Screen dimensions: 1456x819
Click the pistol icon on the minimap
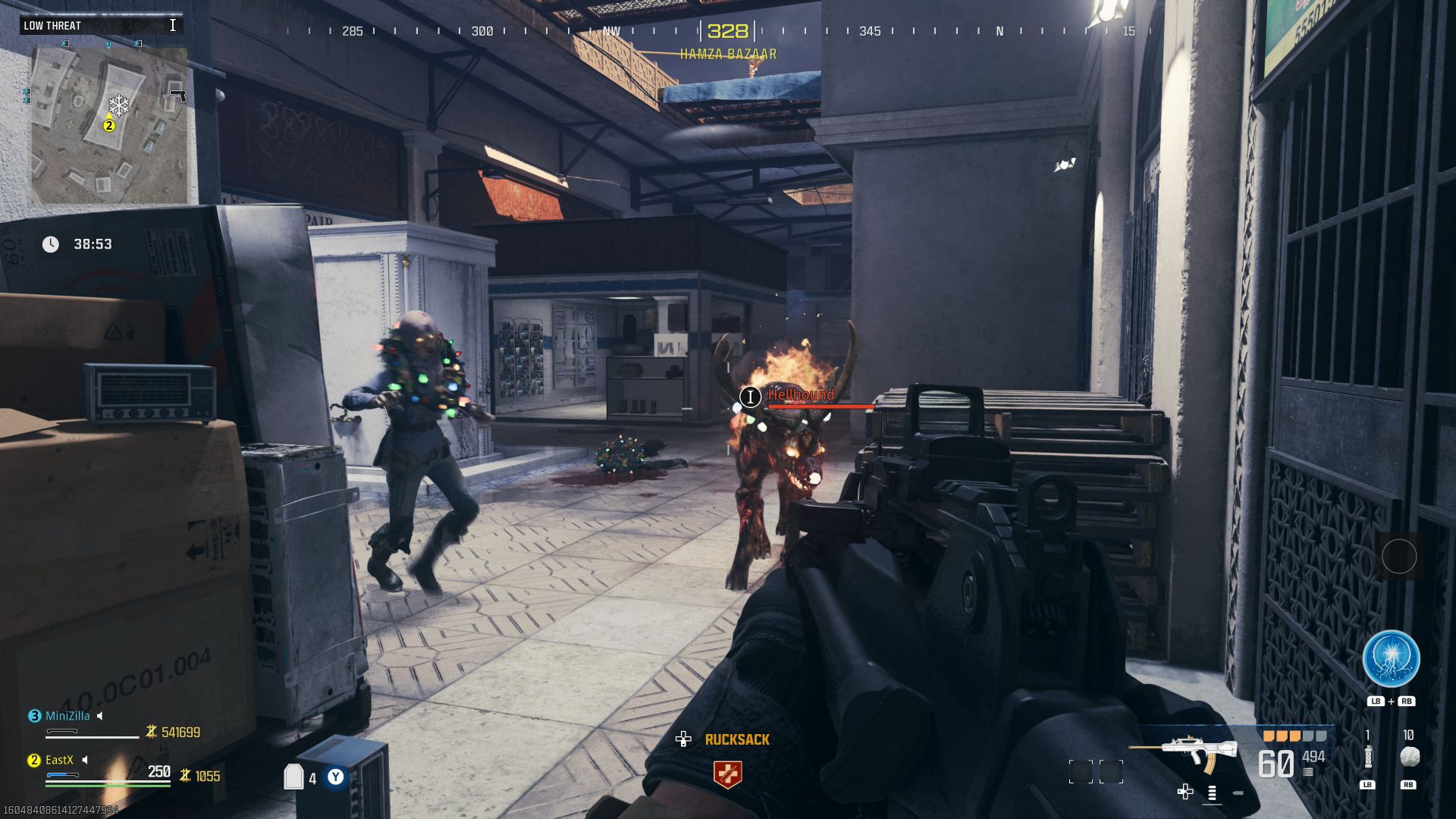(178, 95)
